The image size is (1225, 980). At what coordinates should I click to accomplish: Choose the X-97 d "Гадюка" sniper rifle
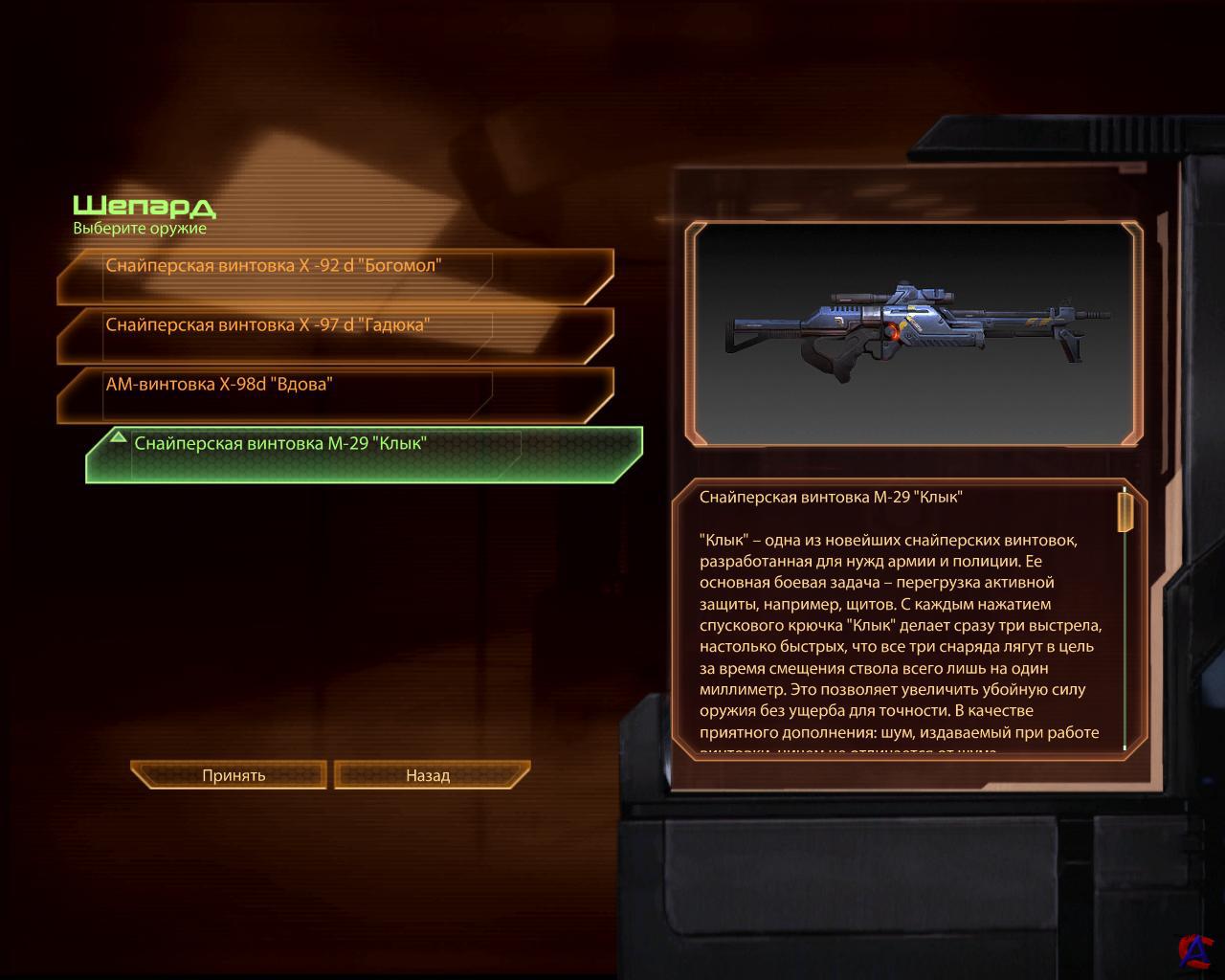[335, 335]
